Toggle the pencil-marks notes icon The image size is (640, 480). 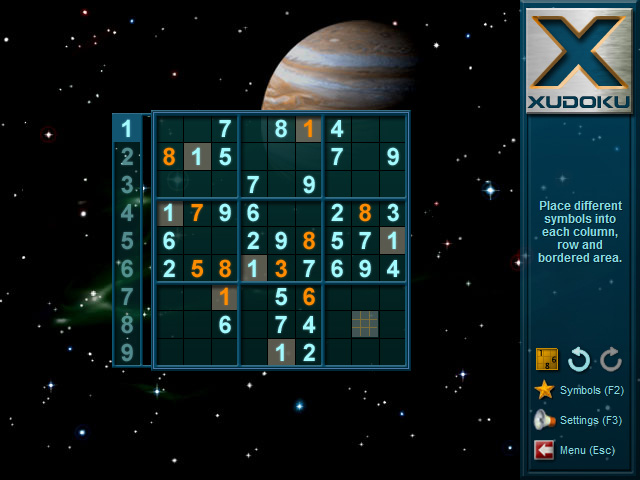(x=547, y=359)
